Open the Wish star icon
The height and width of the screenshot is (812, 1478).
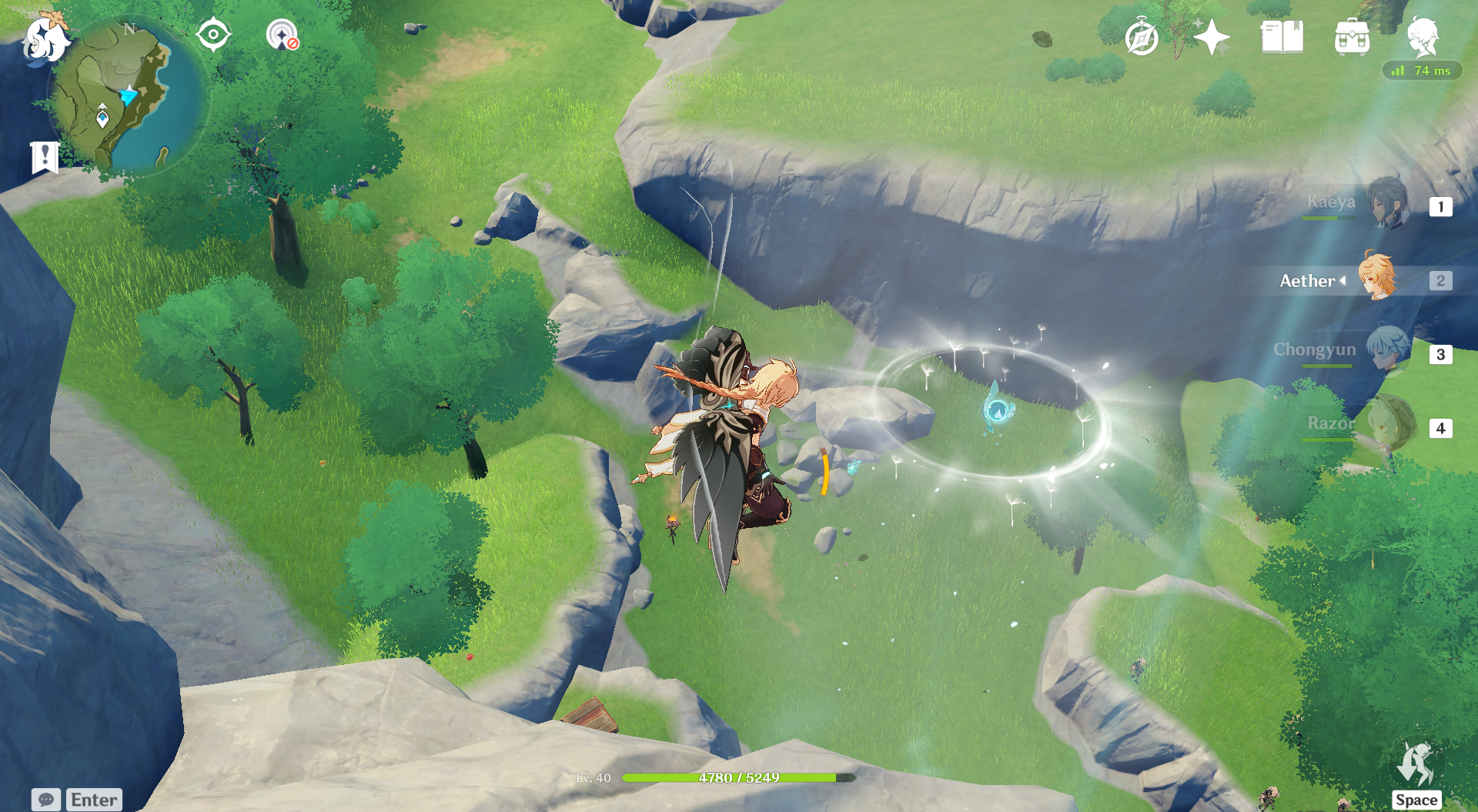(x=1212, y=37)
